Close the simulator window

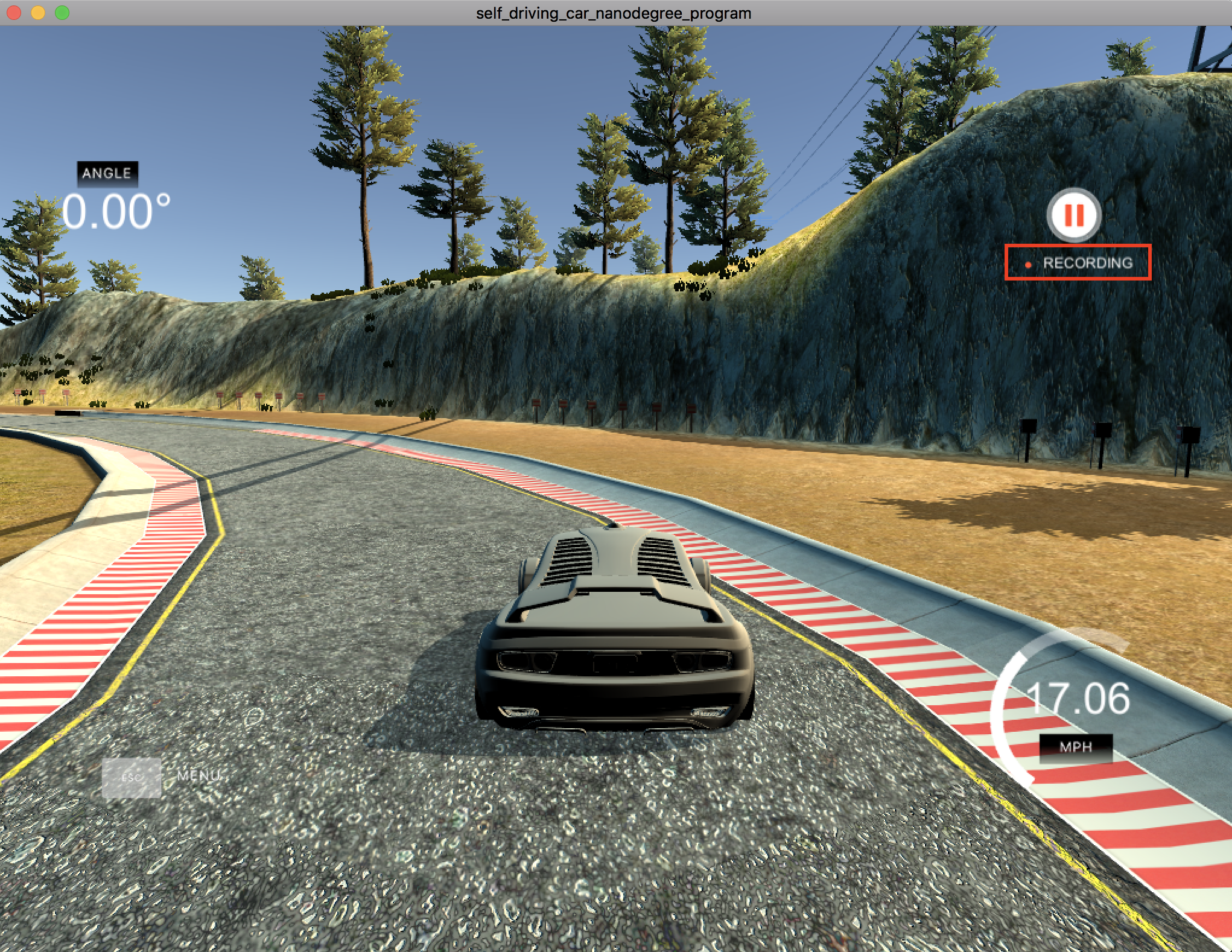click(14, 13)
